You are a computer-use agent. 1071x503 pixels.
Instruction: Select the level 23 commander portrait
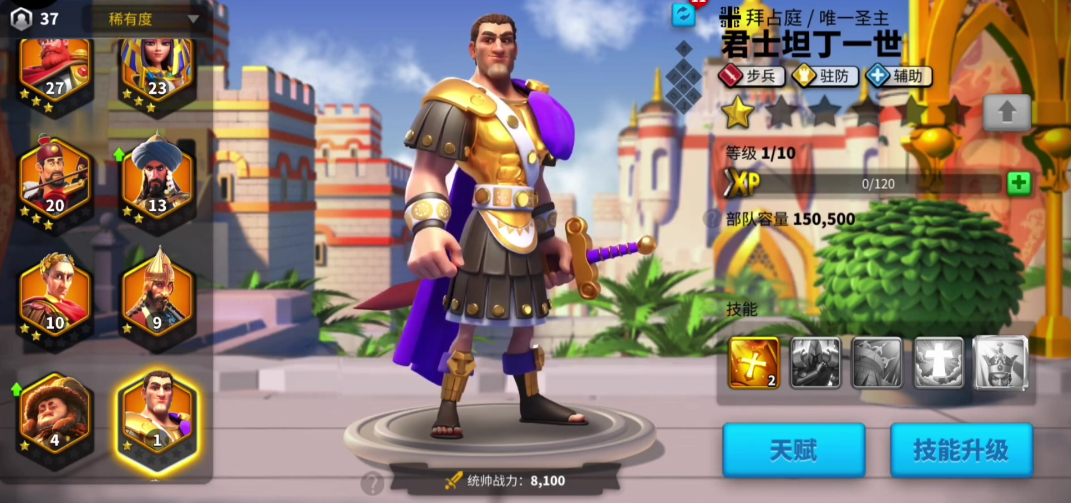click(157, 68)
